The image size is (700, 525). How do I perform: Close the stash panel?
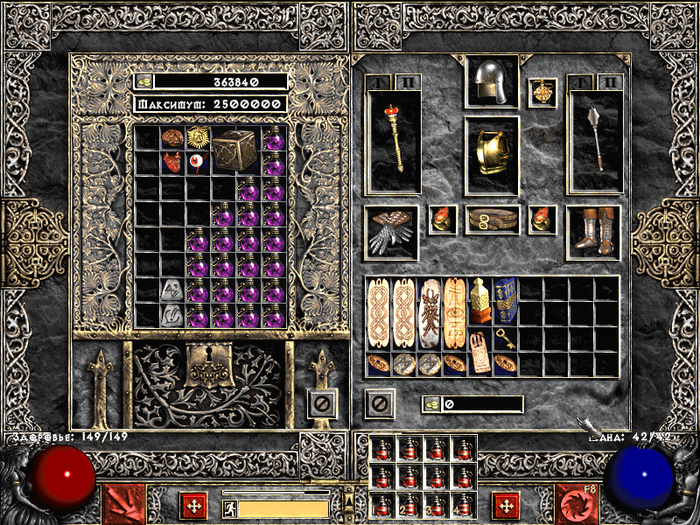(321, 404)
